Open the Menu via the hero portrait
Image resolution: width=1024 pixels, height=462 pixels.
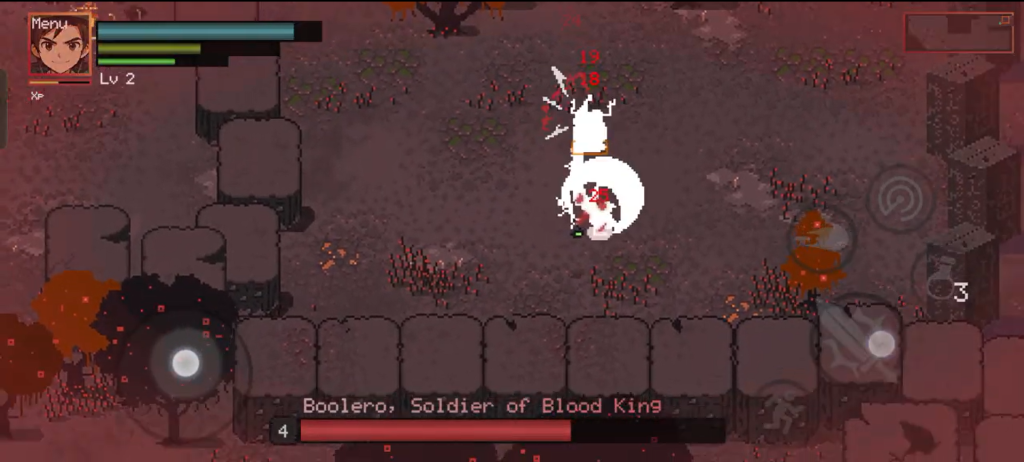click(x=60, y=45)
